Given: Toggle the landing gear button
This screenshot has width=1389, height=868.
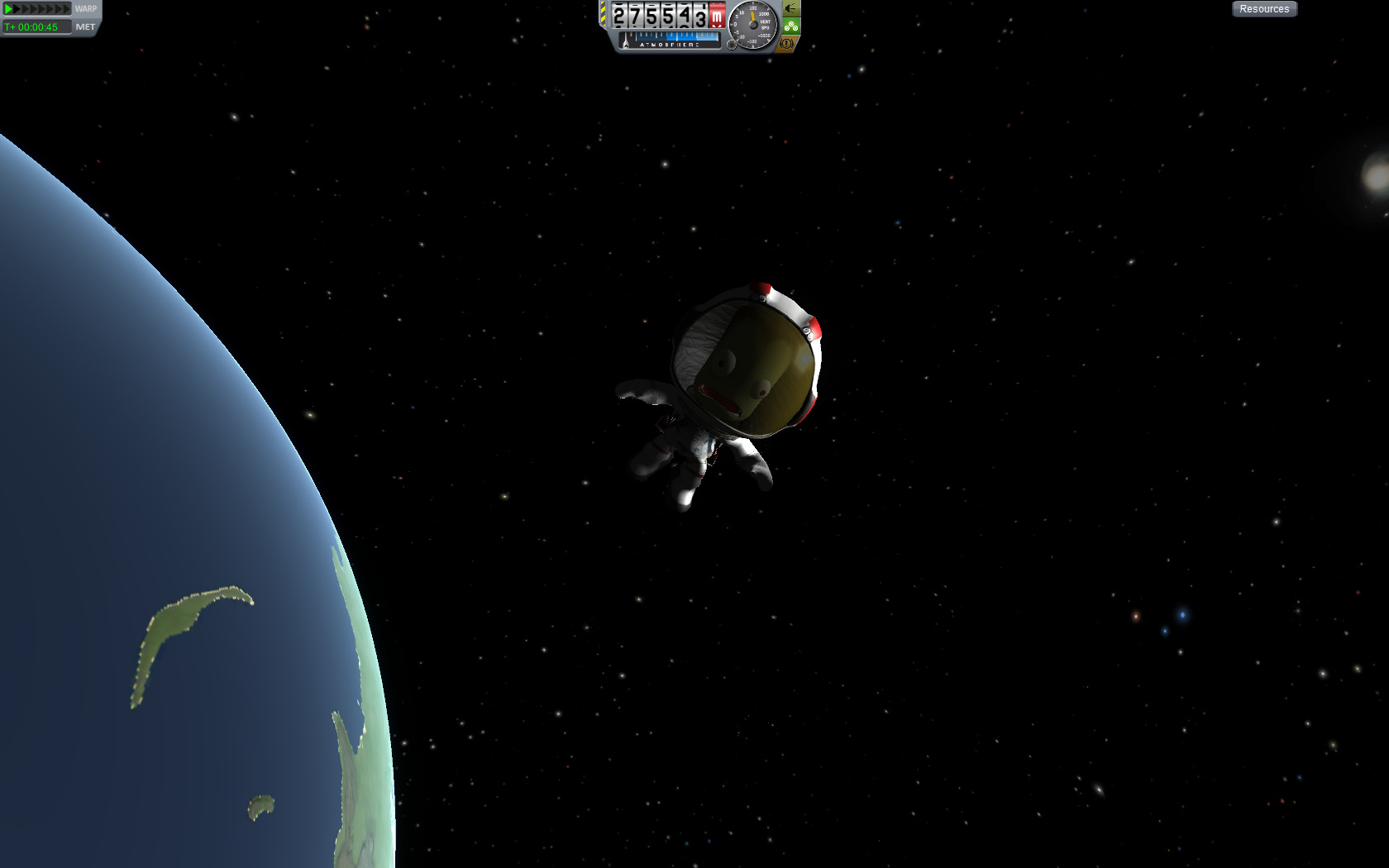Looking at the screenshot, I should (791, 26).
